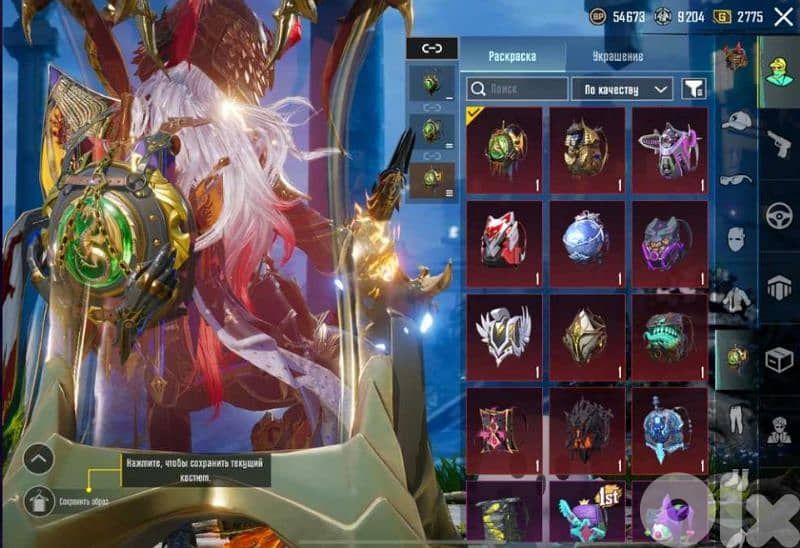
Task: Select the equipped green dragon backpack skin
Action: point(504,145)
